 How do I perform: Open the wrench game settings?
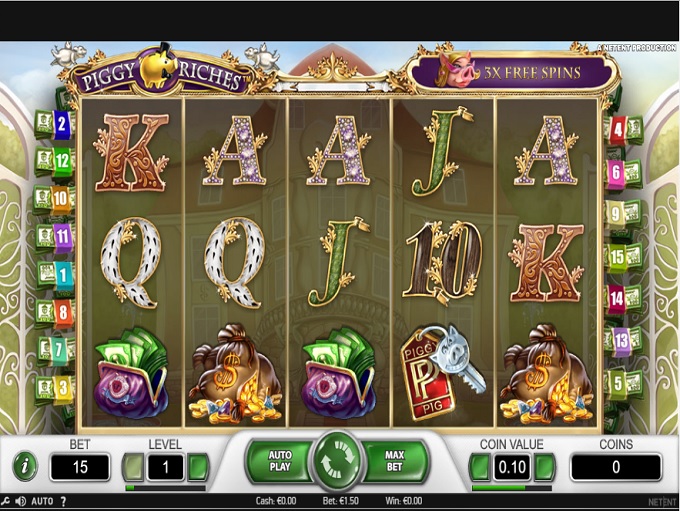pyautogui.click(x=7, y=501)
